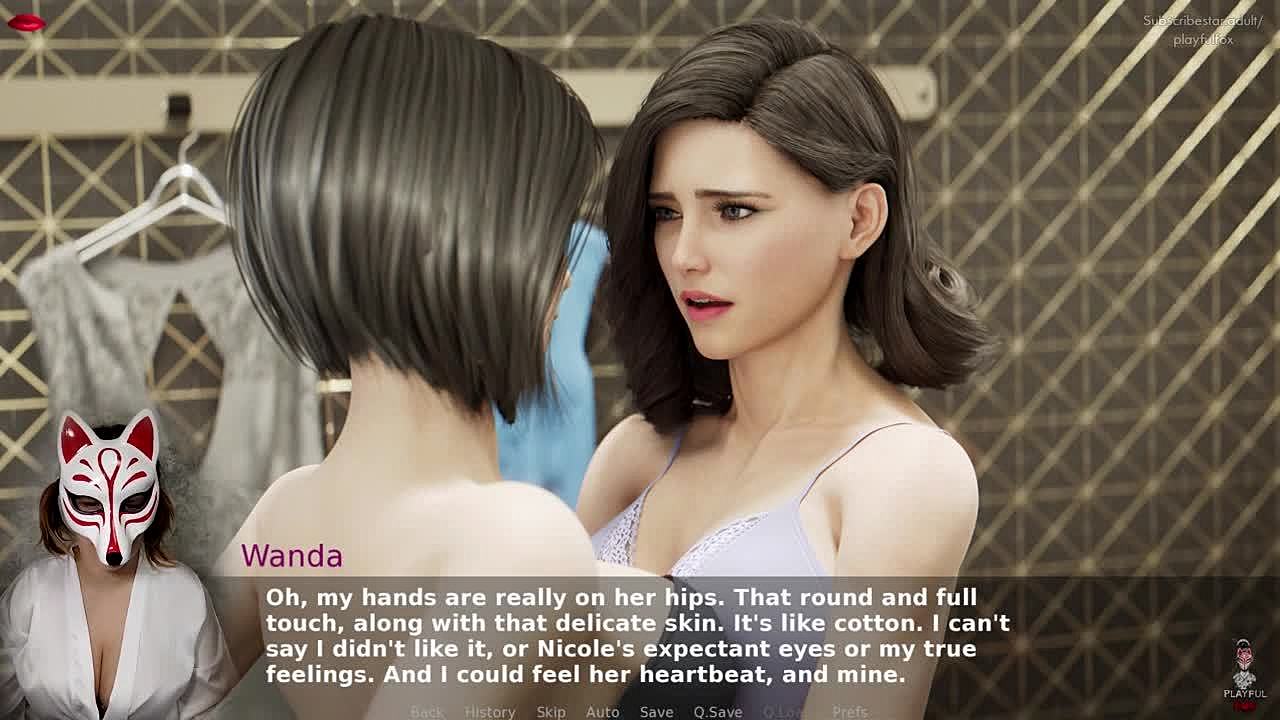Open the dialogue History log
1280x720 pixels.
[x=490, y=712]
